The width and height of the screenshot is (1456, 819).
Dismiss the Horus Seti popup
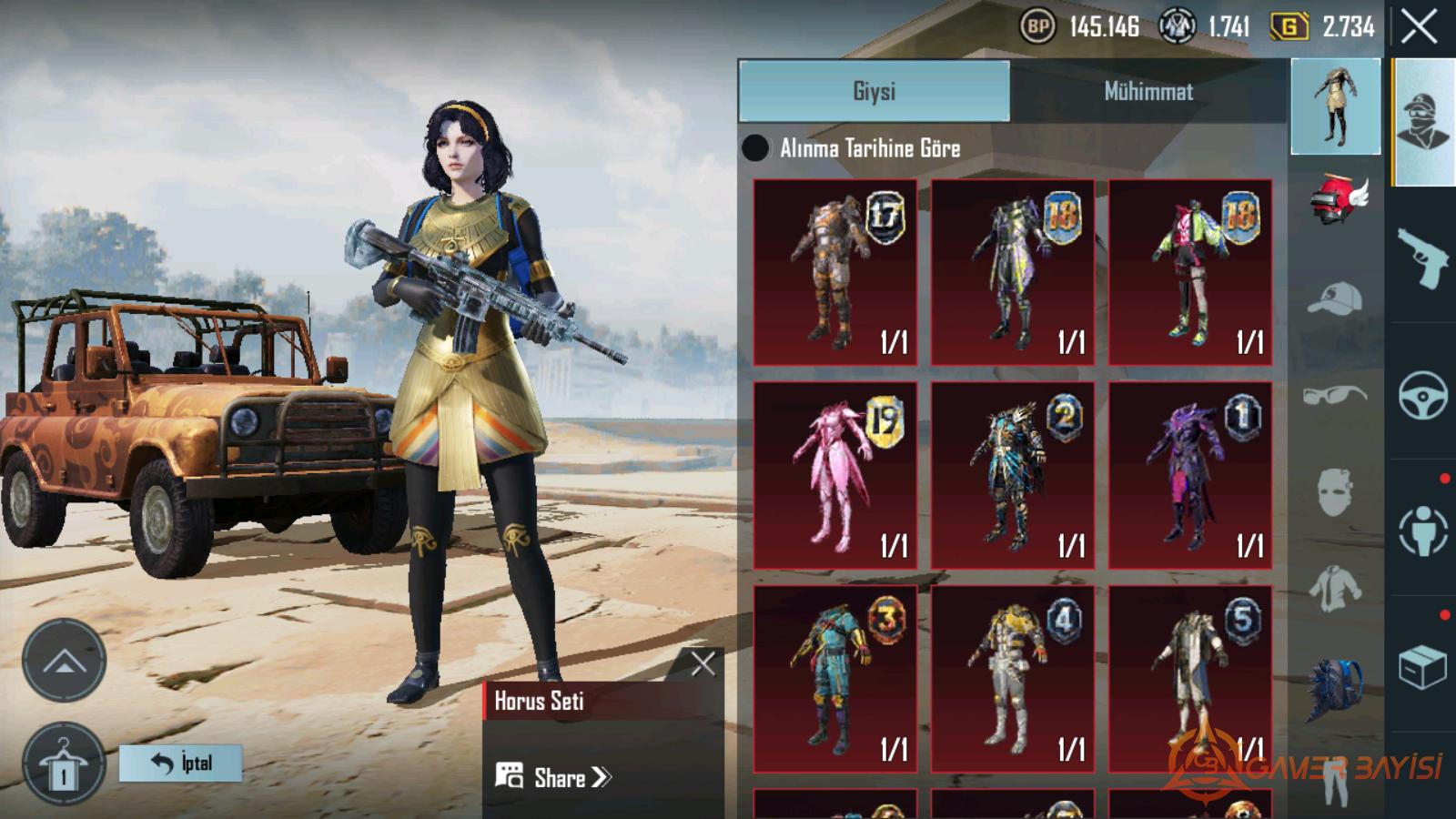tap(703, 663)
